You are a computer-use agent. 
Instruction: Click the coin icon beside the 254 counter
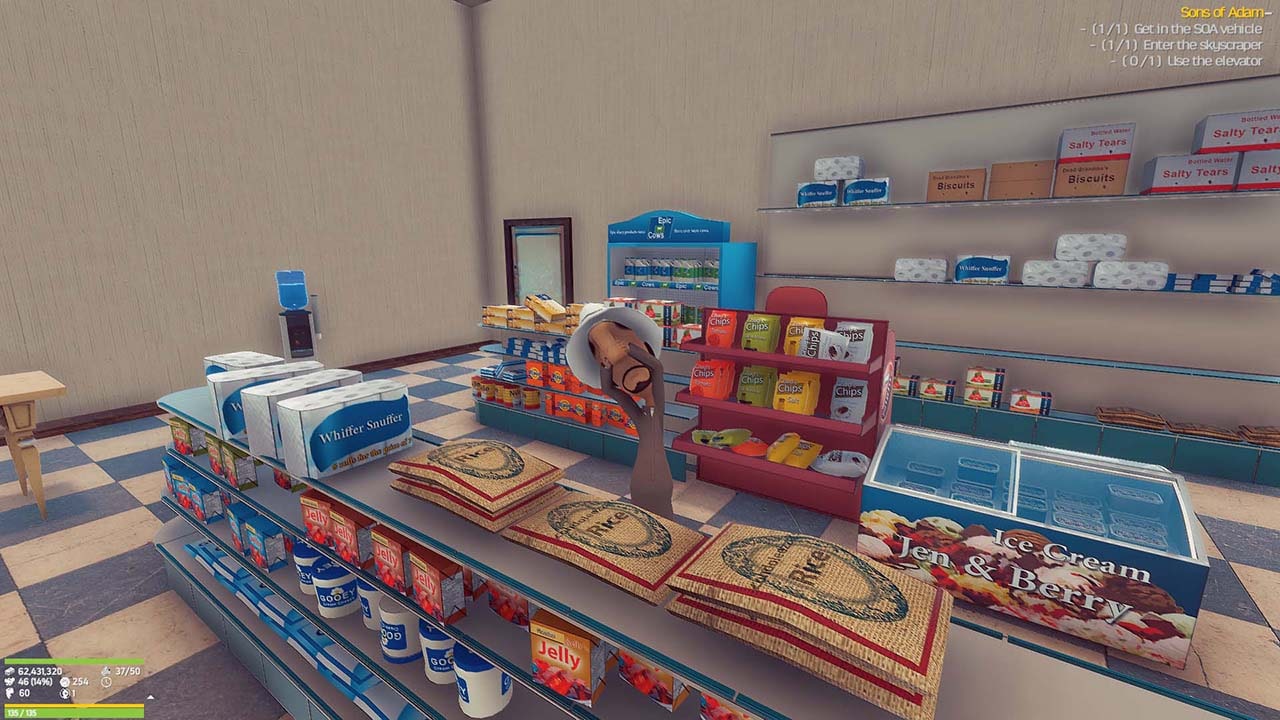64,681
